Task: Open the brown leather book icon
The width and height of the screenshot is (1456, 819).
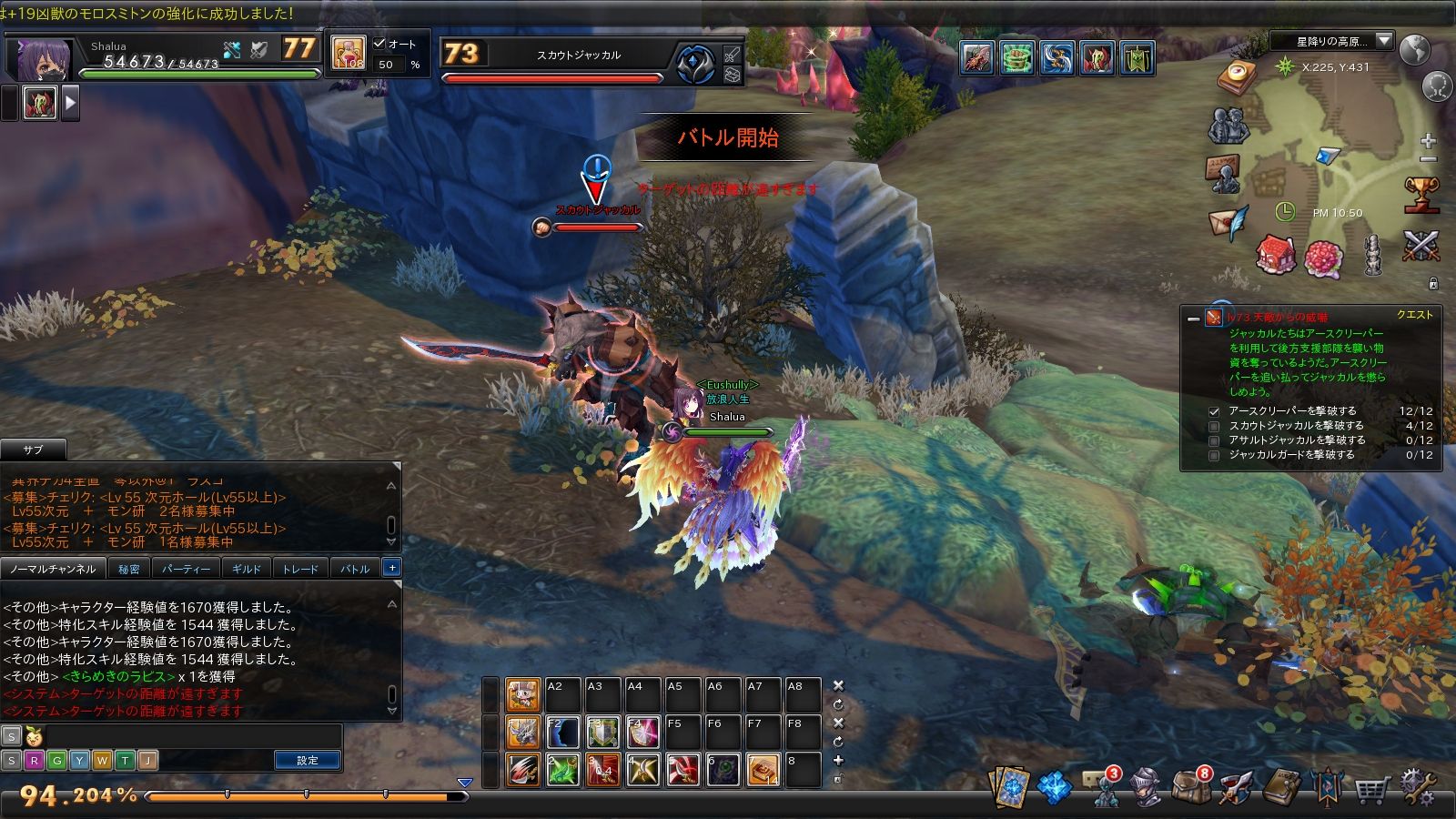Action: [1281, 788]
